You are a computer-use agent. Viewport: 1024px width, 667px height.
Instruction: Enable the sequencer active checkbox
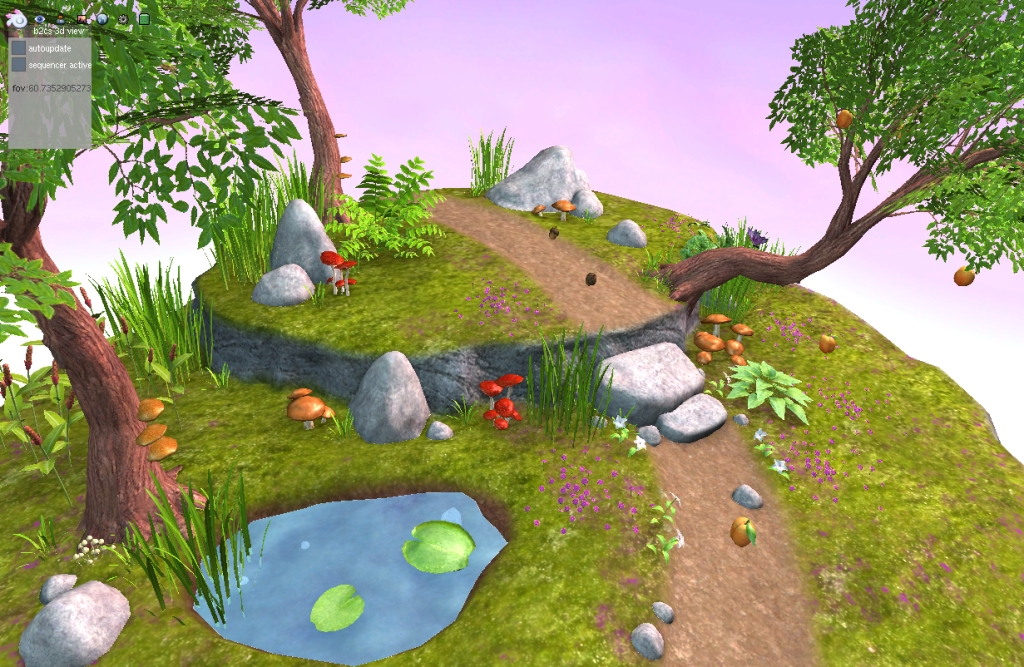19,64
